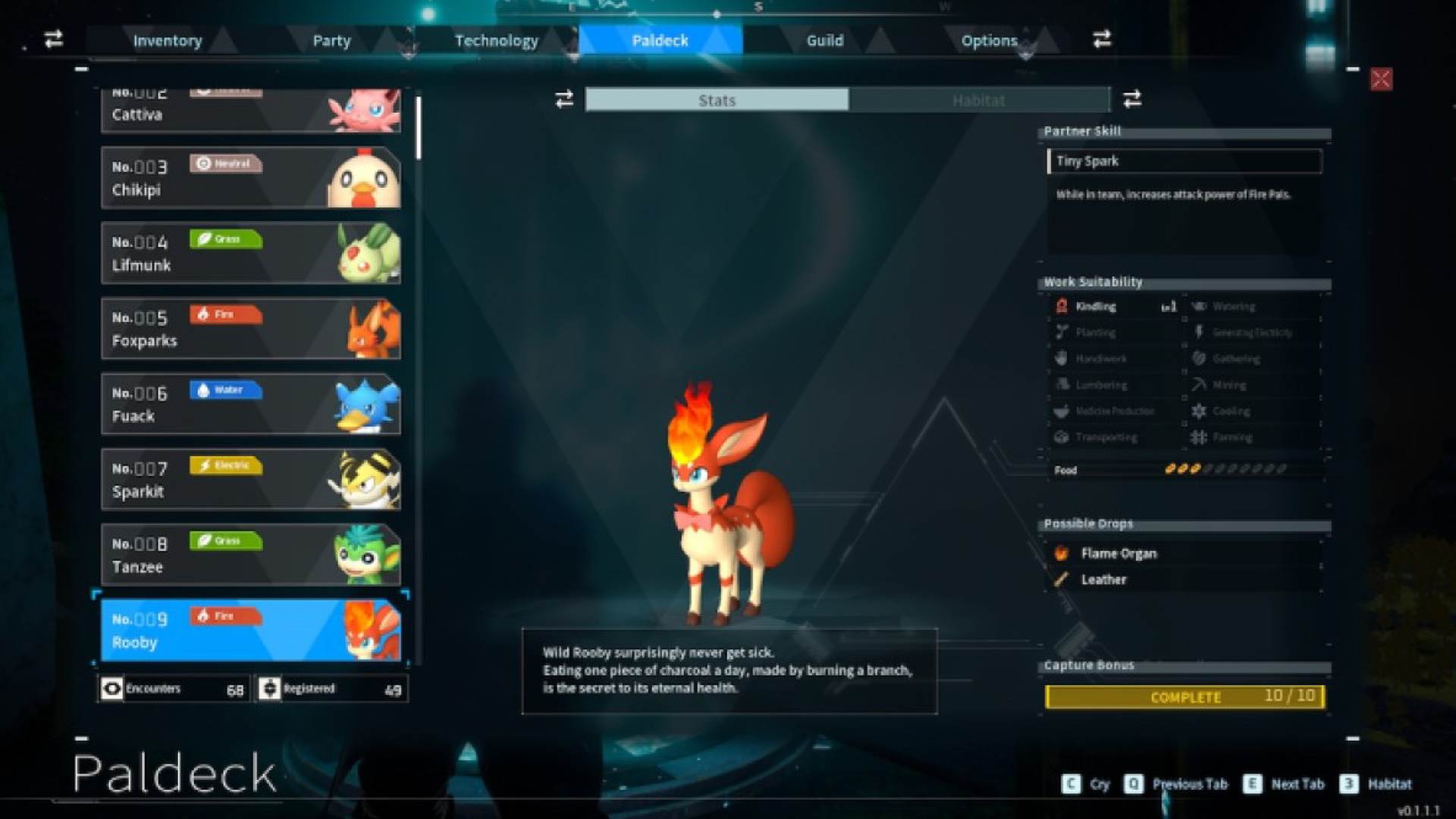1456x819 pixels.
Task: Close the menu with the red X
Action: (x=1381, y=80)
